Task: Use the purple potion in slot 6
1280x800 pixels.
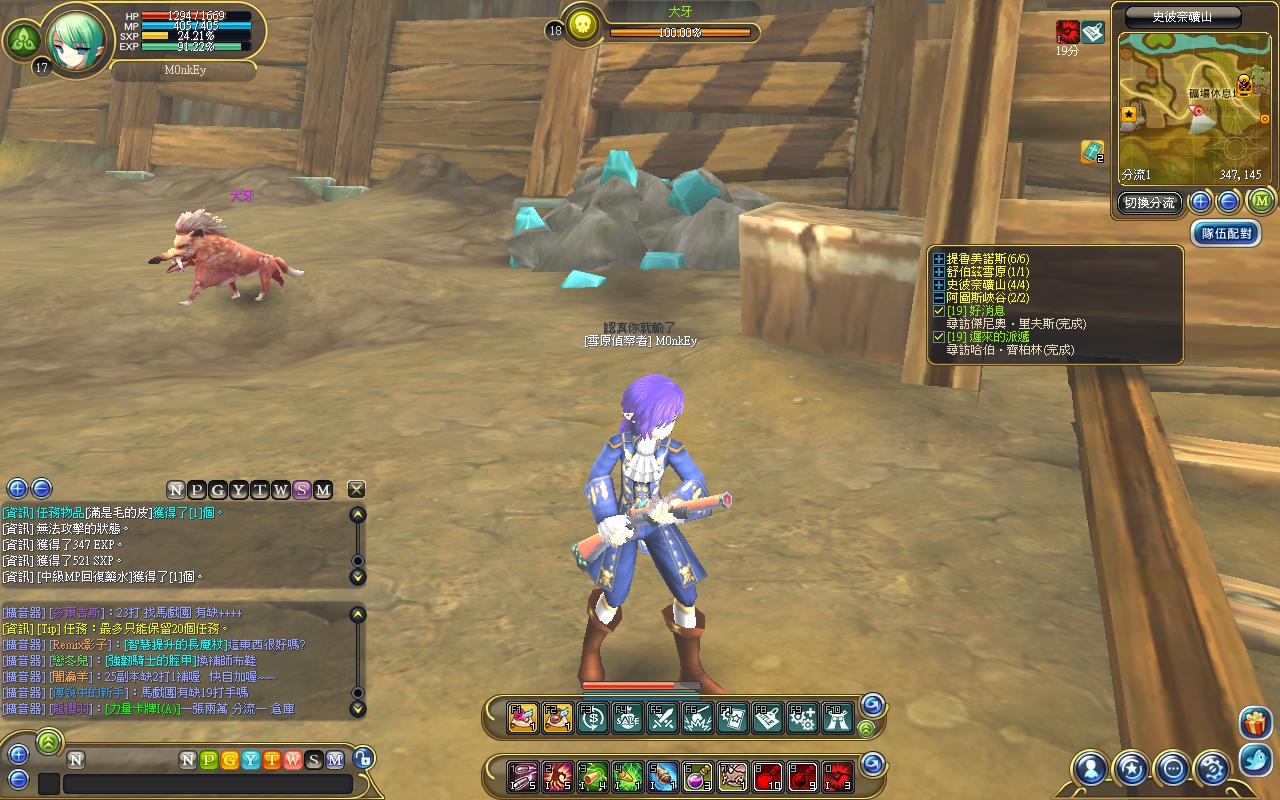Action: [x=697, y=776]
